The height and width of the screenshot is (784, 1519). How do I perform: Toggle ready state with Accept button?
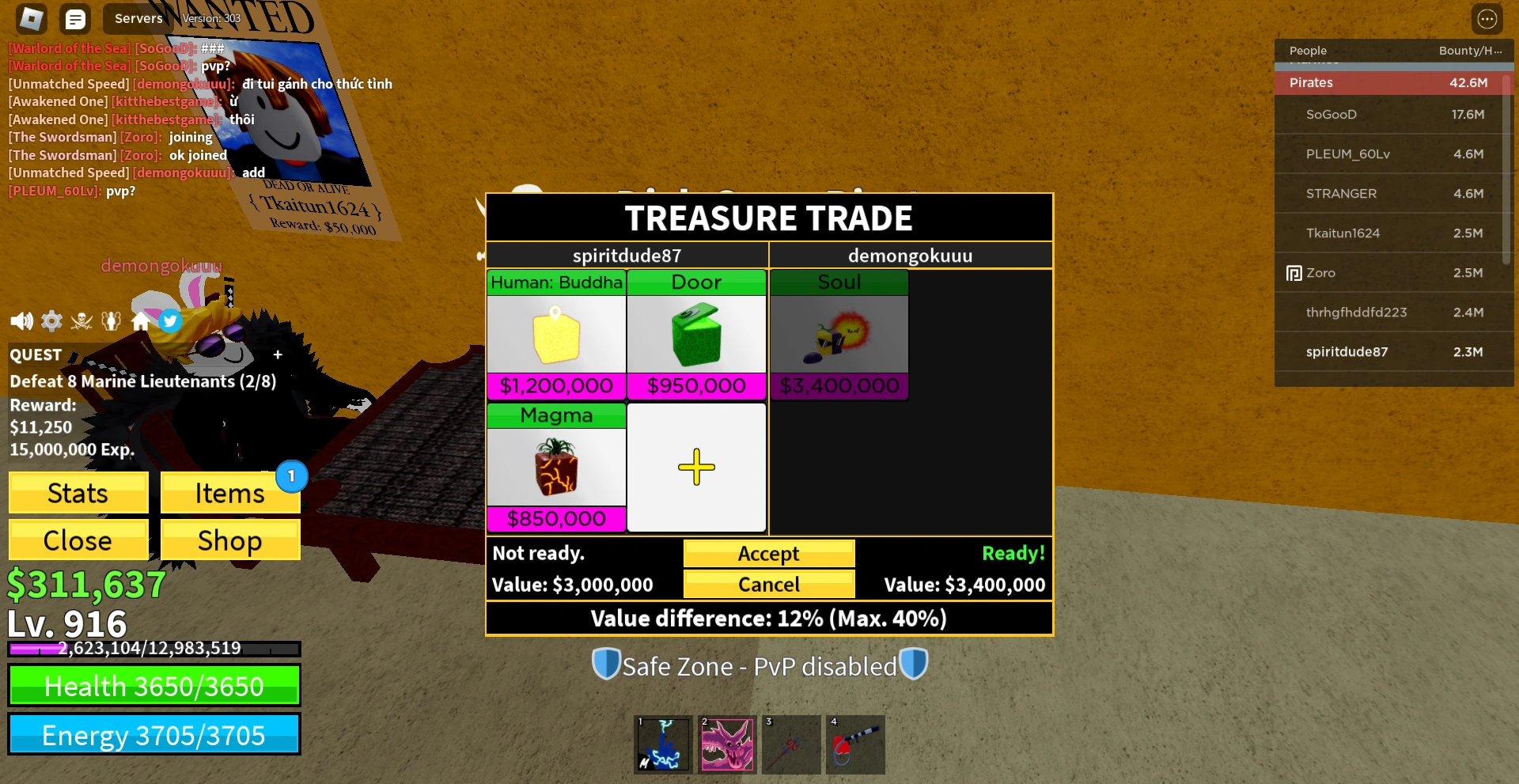pyautogui.click(x=768, y=553)
